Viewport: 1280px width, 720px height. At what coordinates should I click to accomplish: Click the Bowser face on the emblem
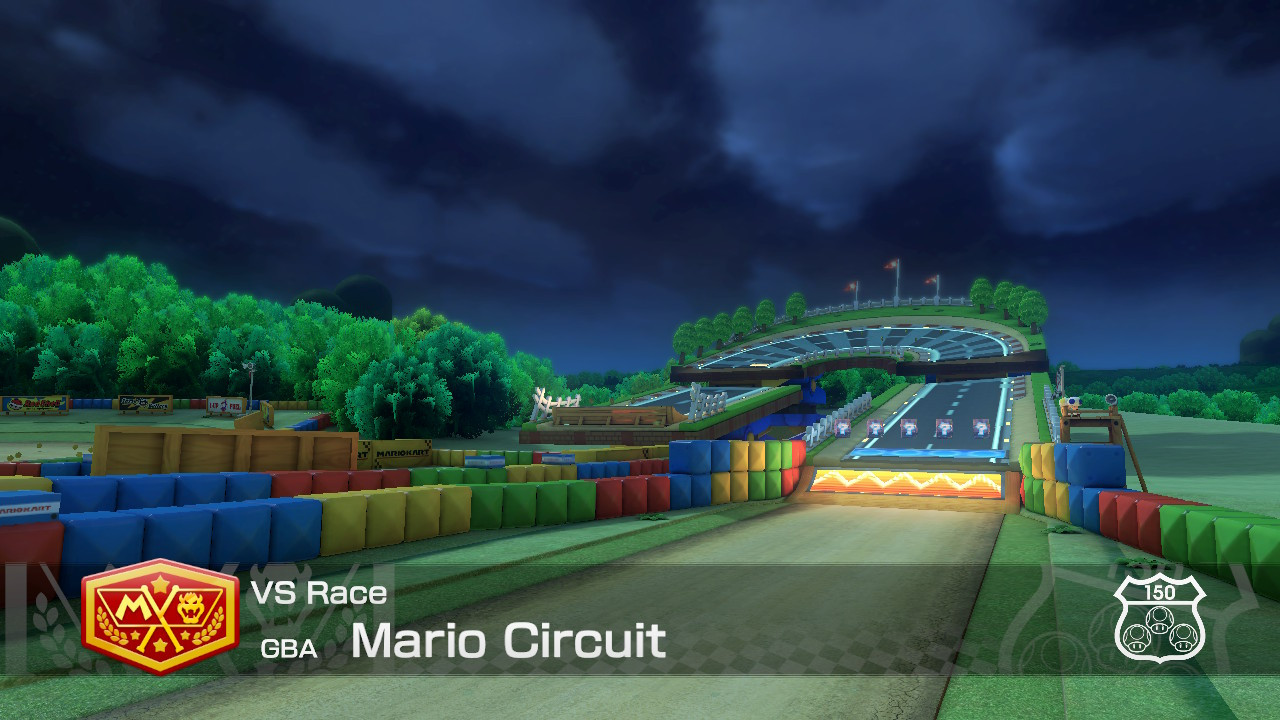coord(190,607)
